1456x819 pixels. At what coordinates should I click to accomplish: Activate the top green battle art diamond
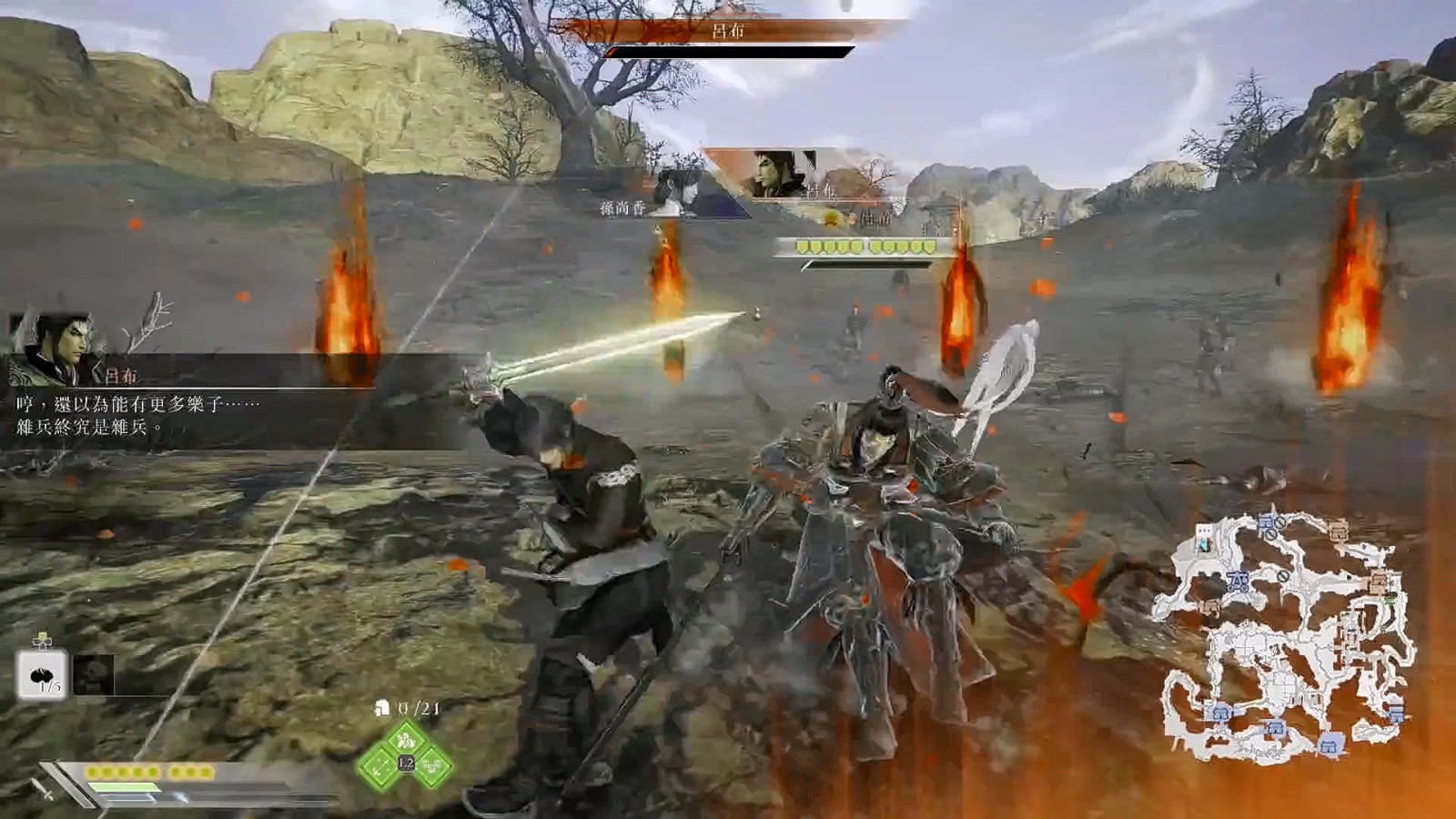click(406, 738)
